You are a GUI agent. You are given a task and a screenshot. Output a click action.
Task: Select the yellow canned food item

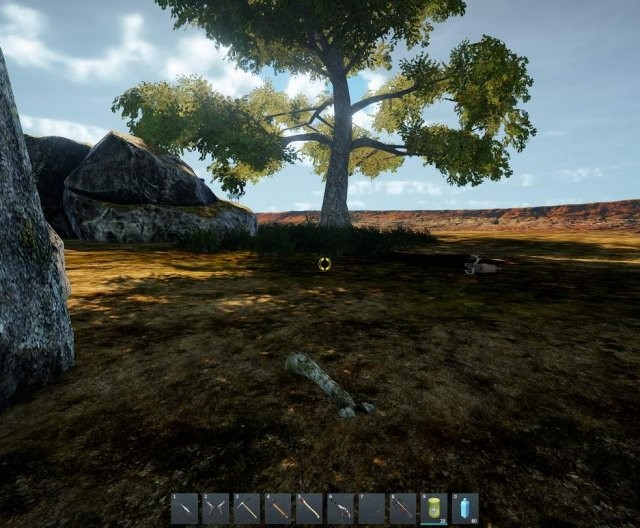[434, 508]
